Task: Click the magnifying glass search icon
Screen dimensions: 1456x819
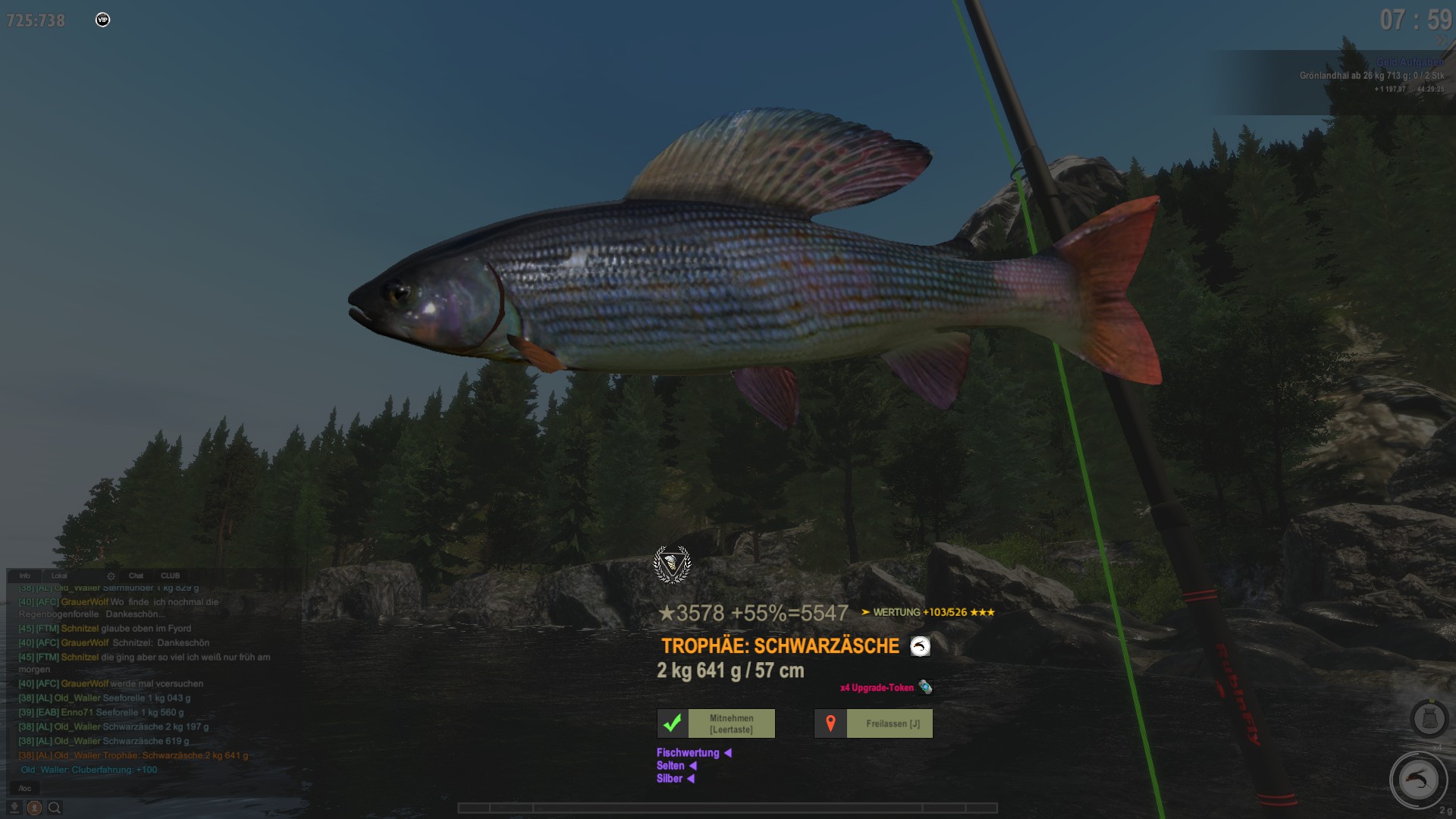Action: pos(55,808)
